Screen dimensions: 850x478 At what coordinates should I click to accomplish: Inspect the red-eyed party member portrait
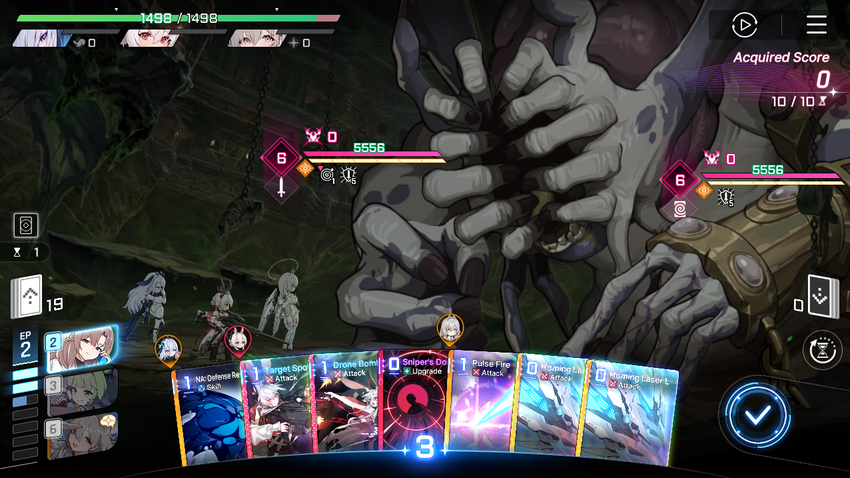click(x=147, y=39)
